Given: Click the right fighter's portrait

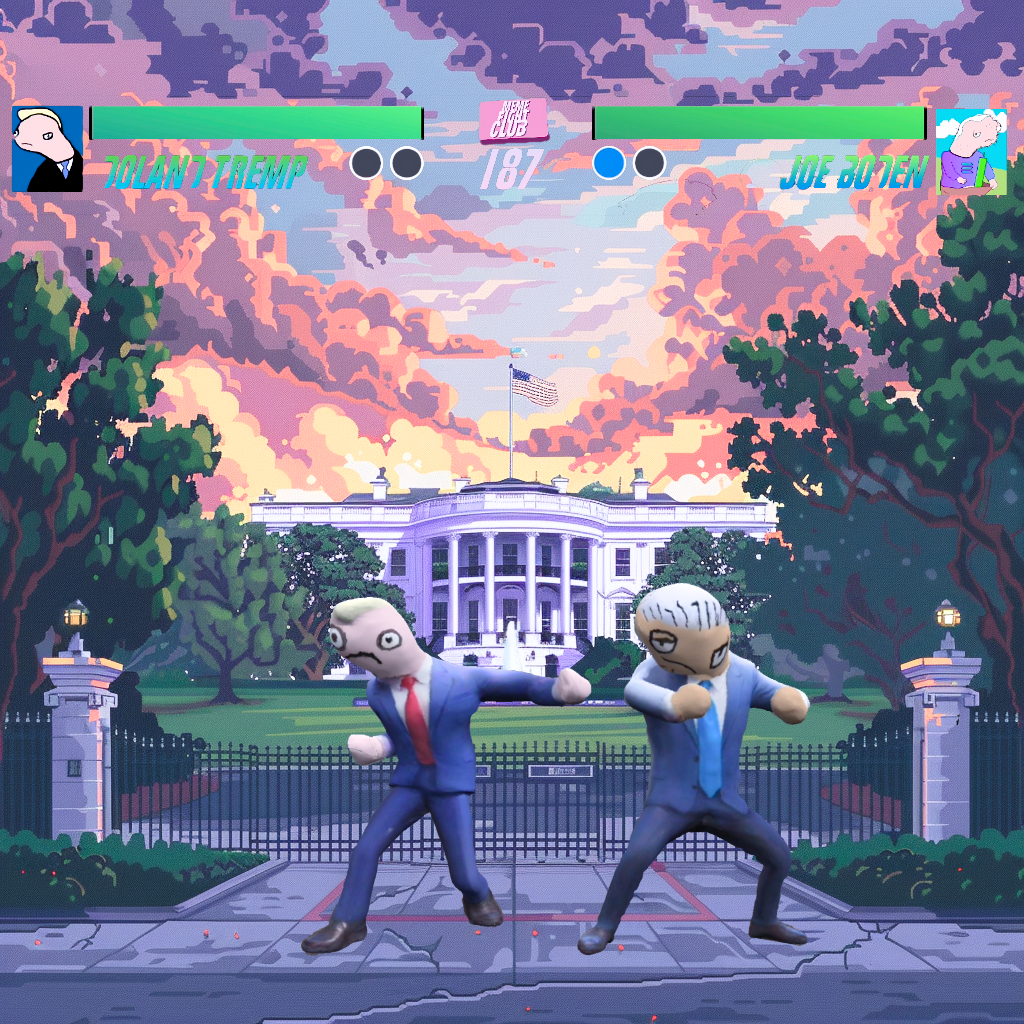Looking at the screenshot, I should pos(971,151).
